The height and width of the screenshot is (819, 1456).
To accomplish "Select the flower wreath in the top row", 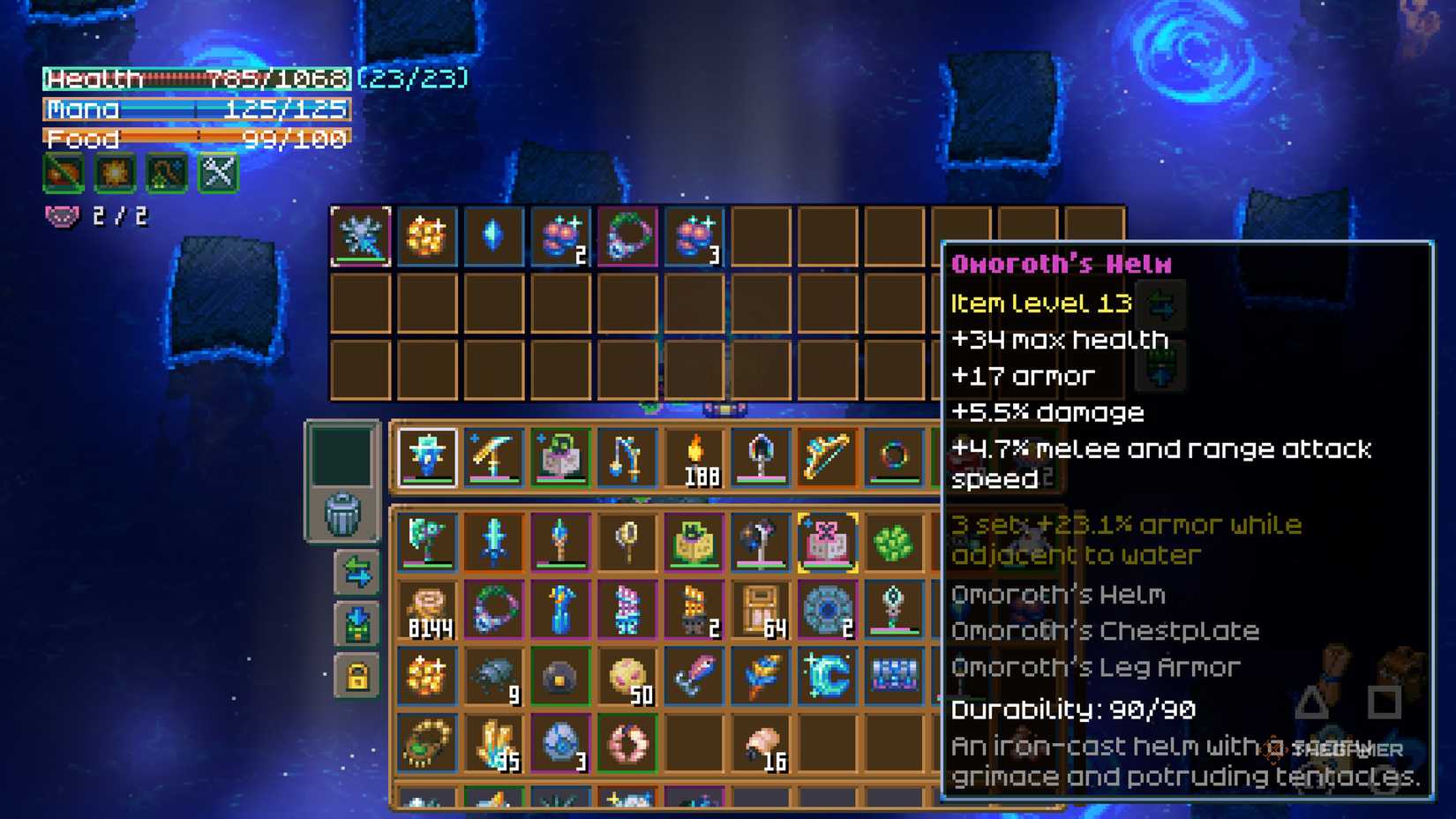I will point(628,236).
